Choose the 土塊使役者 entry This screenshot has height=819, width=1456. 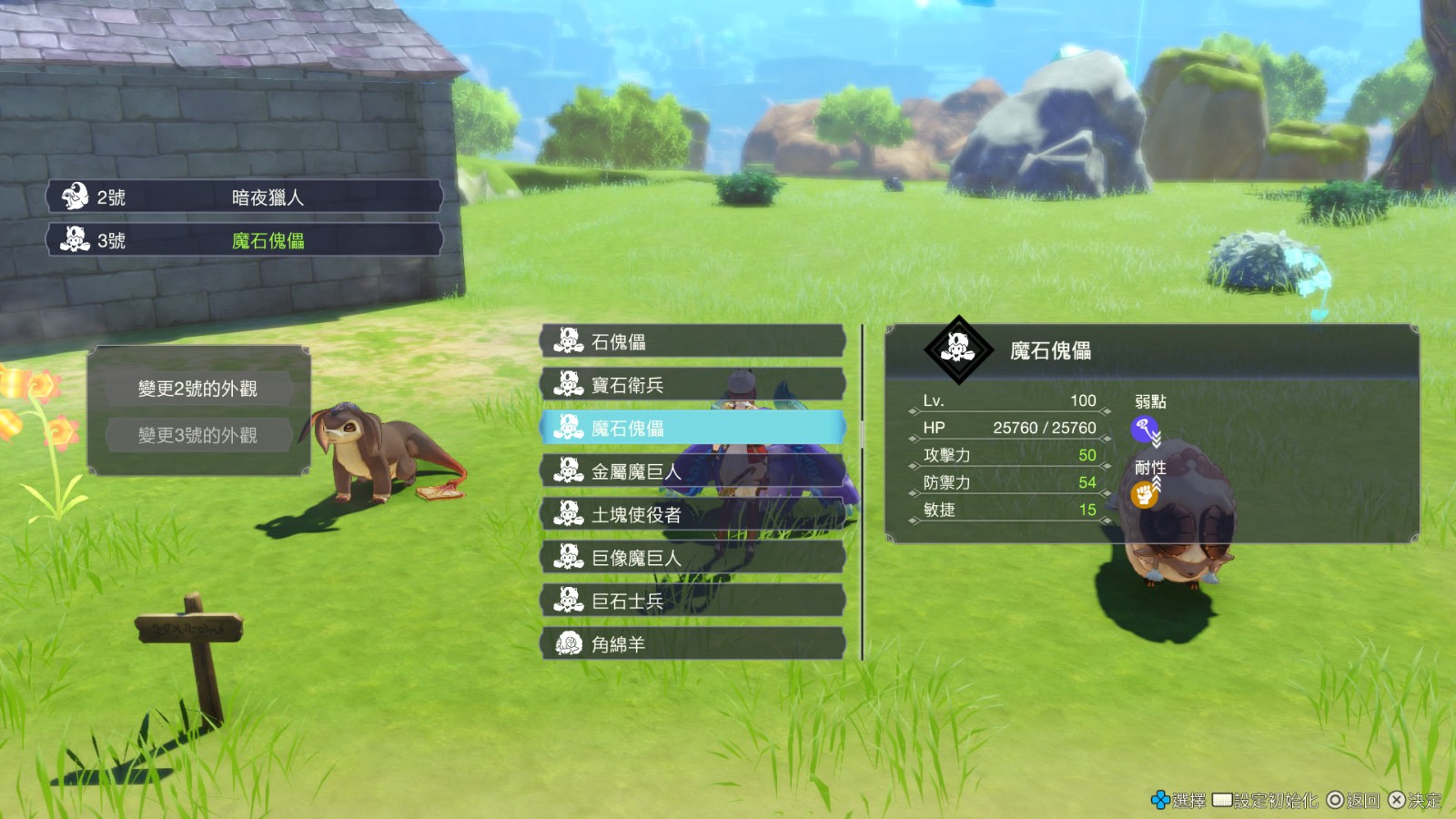tap(693, 514)
